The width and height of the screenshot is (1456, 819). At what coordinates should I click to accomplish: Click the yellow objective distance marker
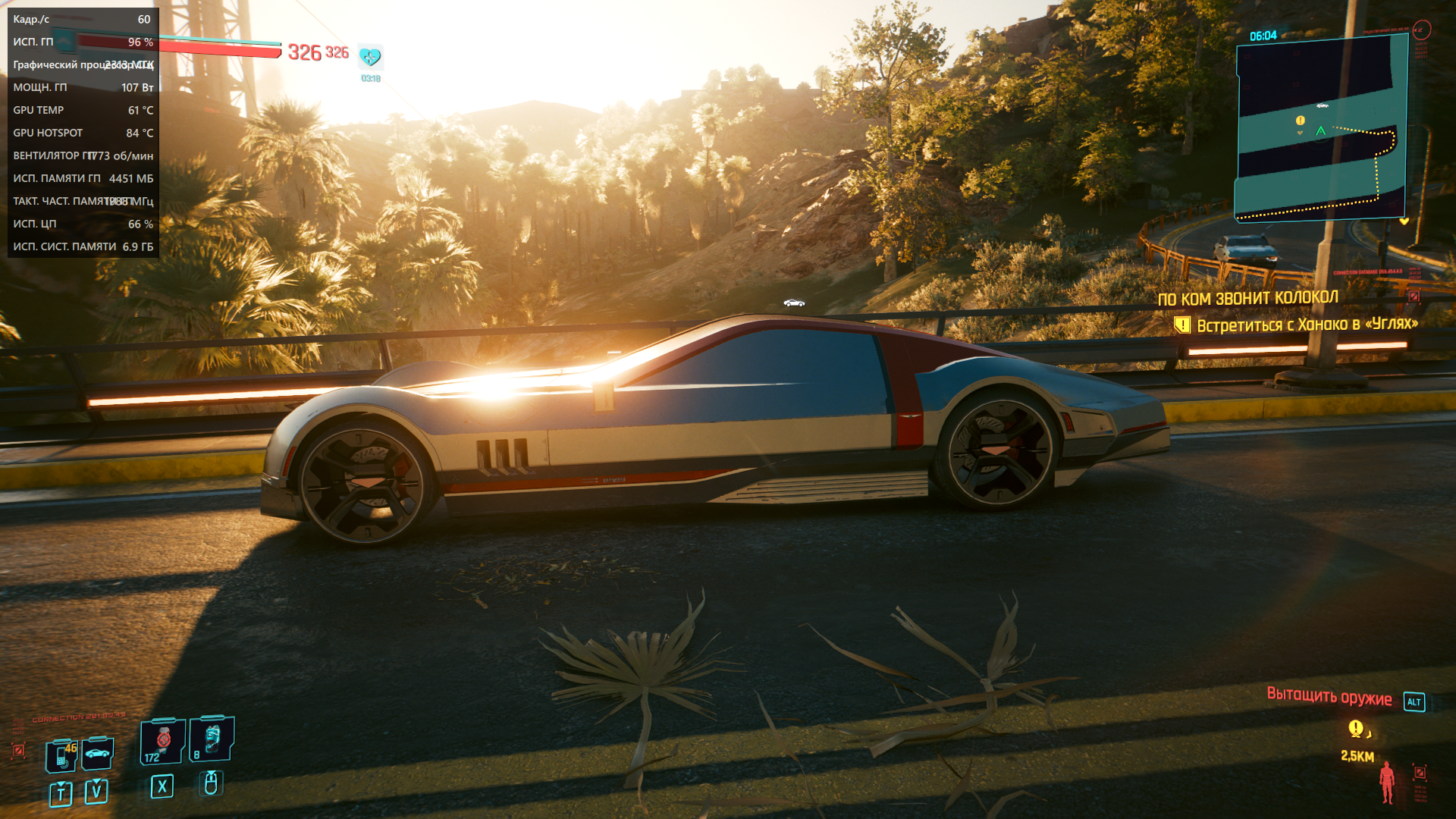click(x=1356, y=729)
